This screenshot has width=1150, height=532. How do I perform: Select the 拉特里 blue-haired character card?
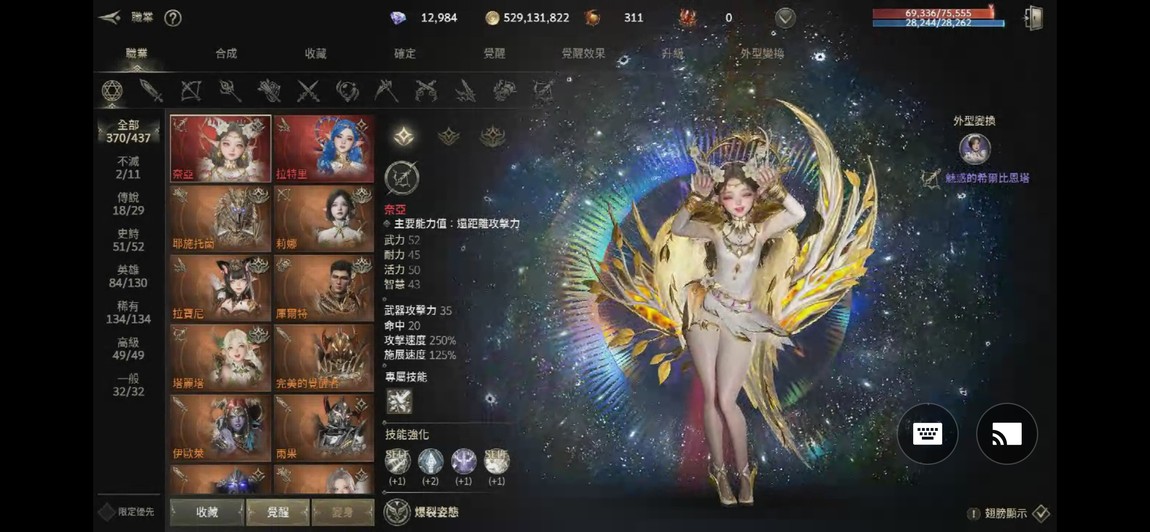[x=323, y=148]
